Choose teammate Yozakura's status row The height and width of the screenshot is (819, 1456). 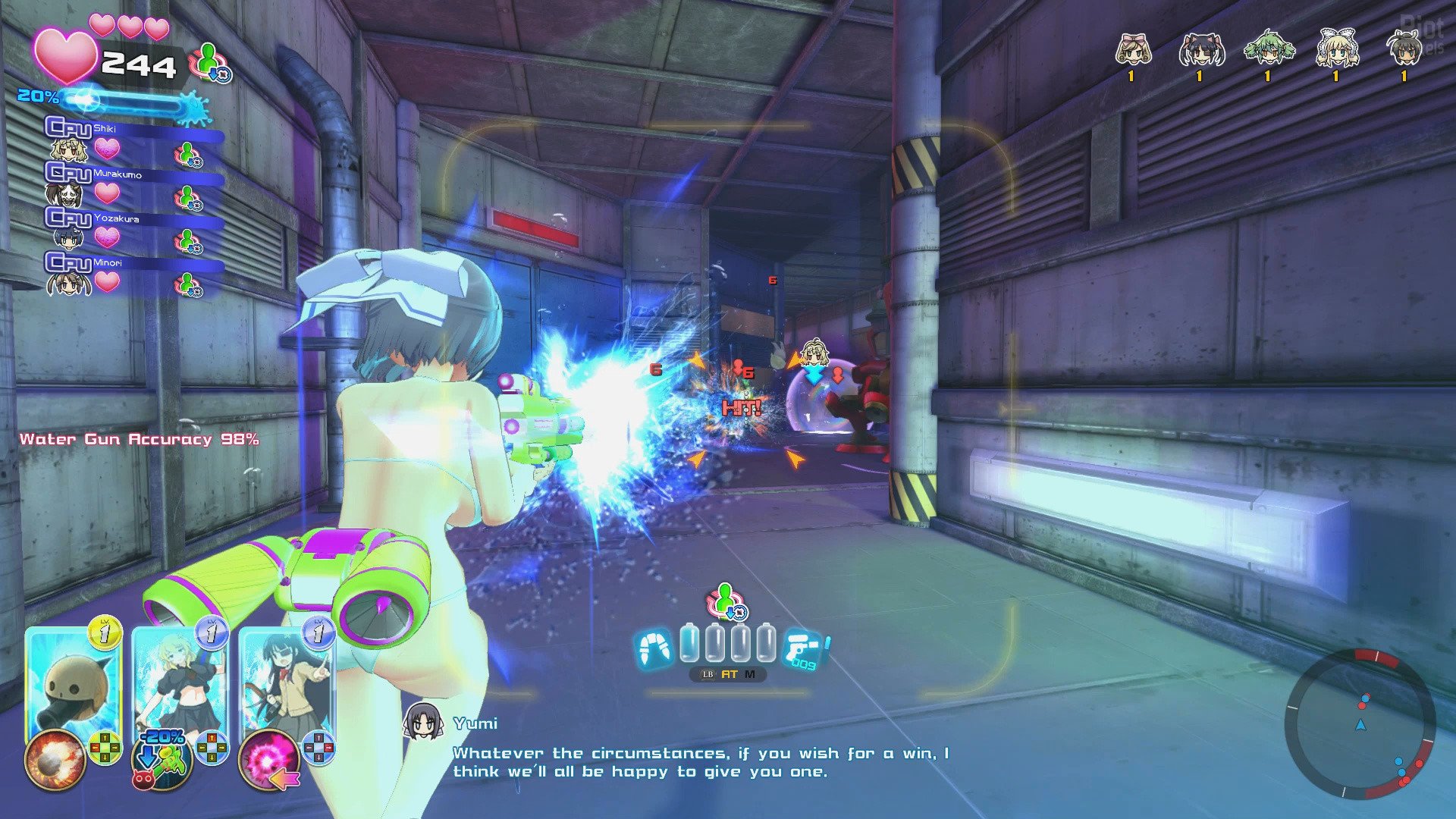133,228
